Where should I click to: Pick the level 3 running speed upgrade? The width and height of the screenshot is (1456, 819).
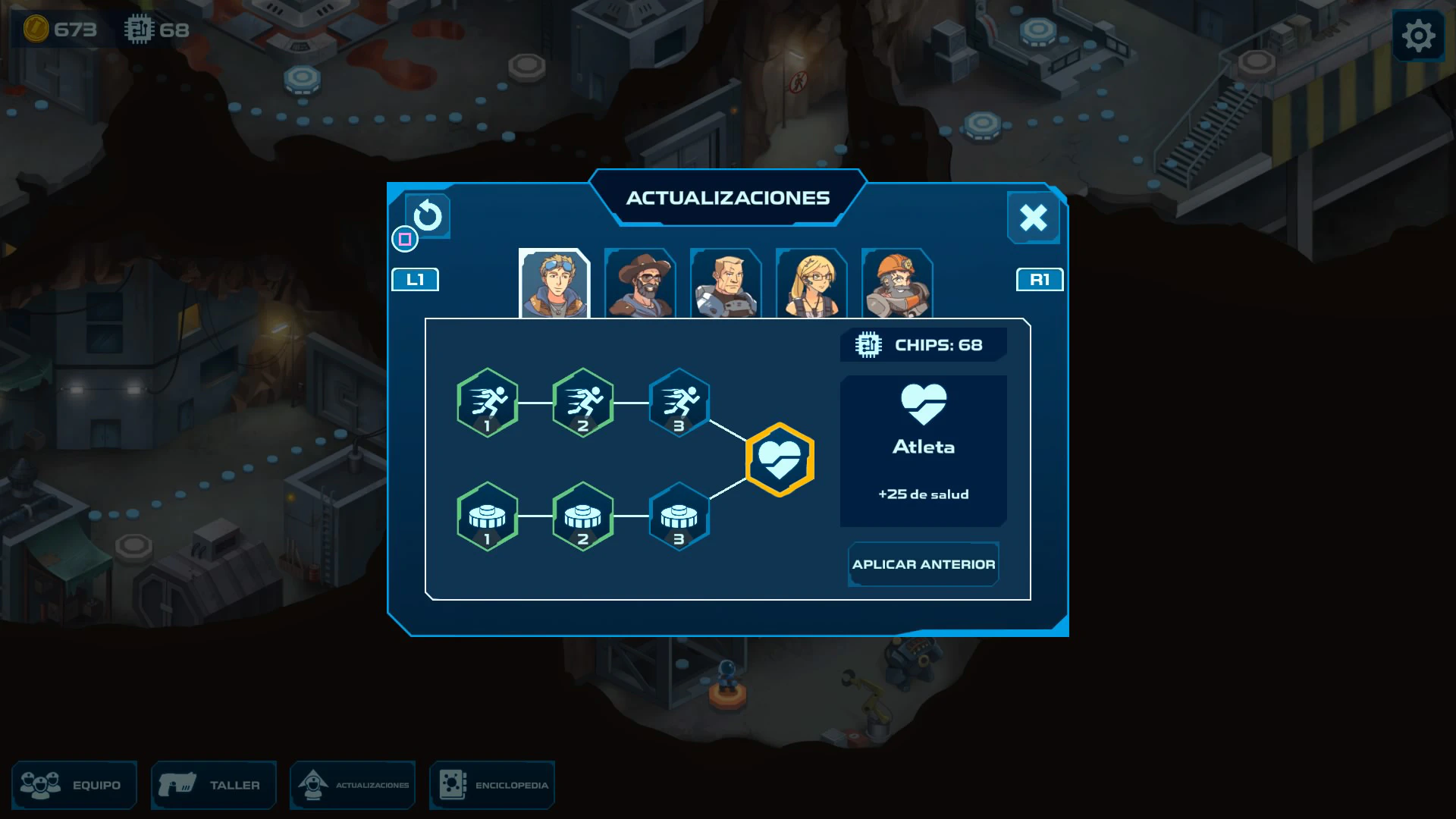tap(679, 403)
